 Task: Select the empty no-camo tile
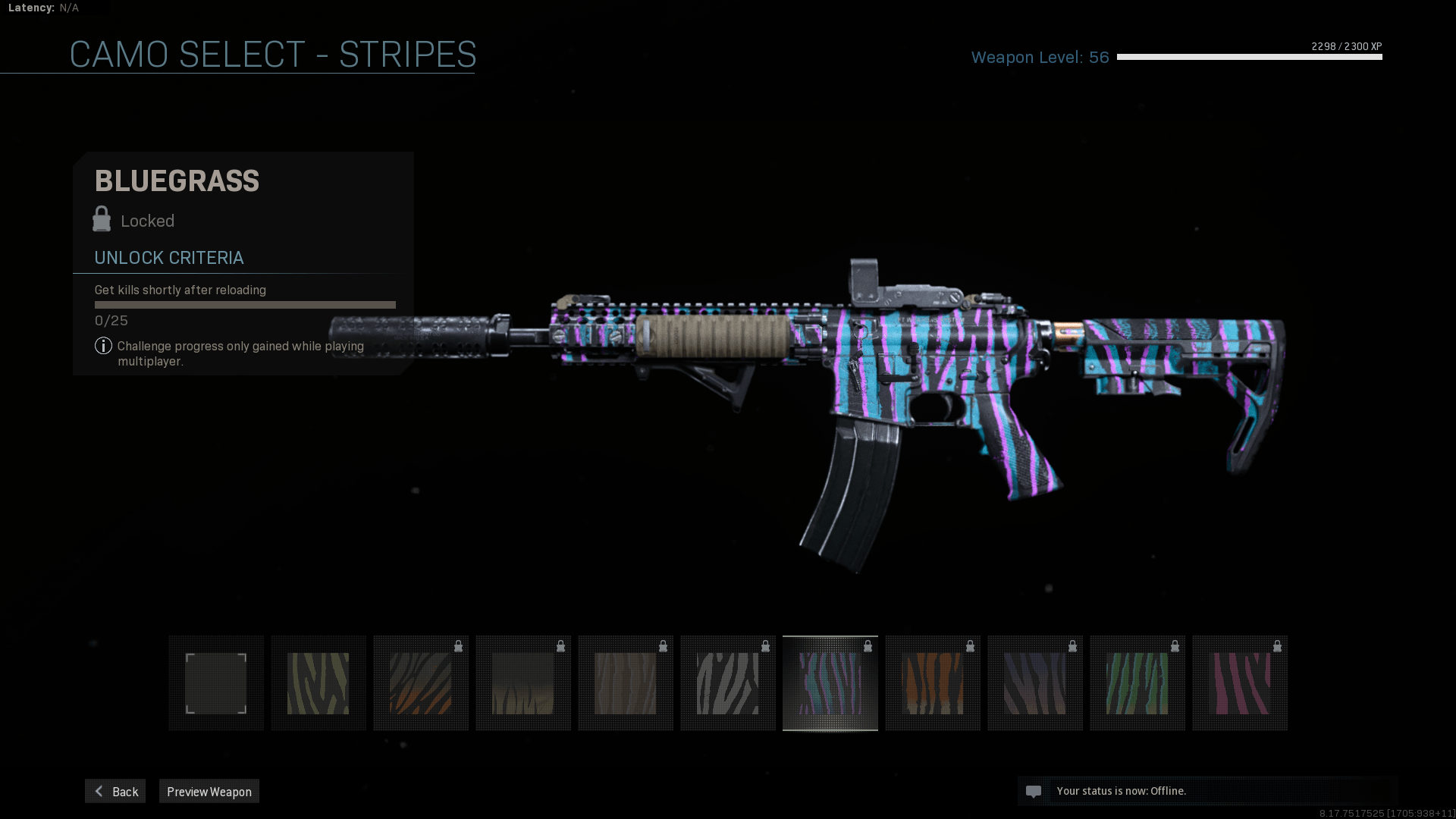tap(216, 683)
